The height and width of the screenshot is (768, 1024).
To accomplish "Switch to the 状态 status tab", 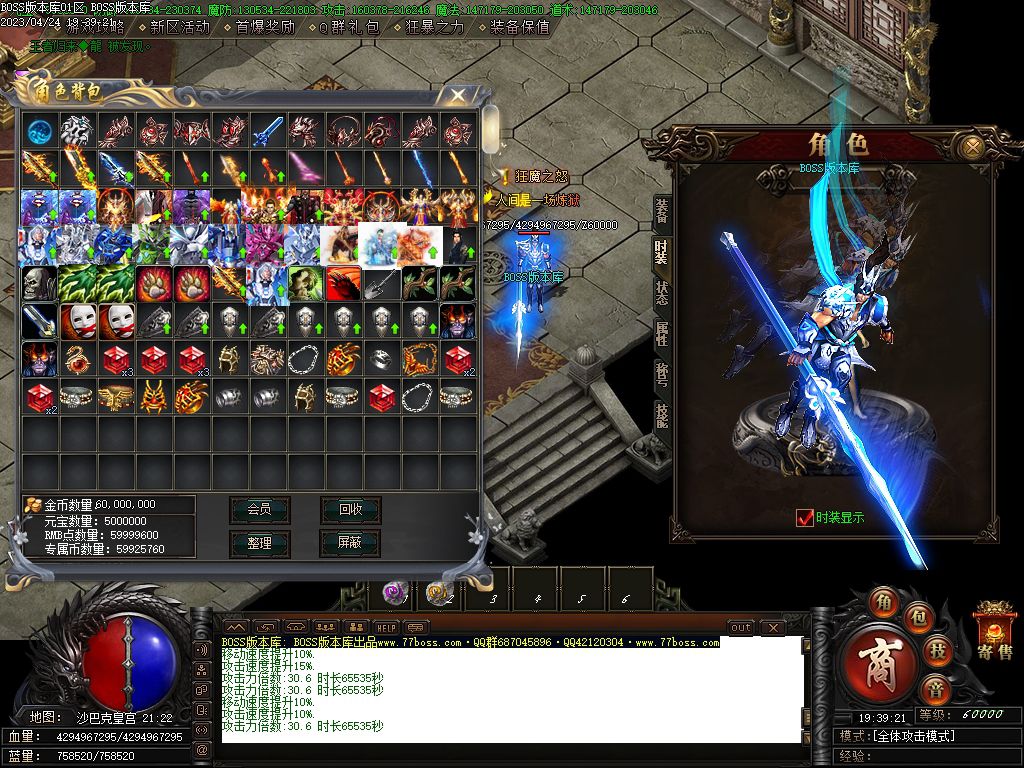I will 662,292.
